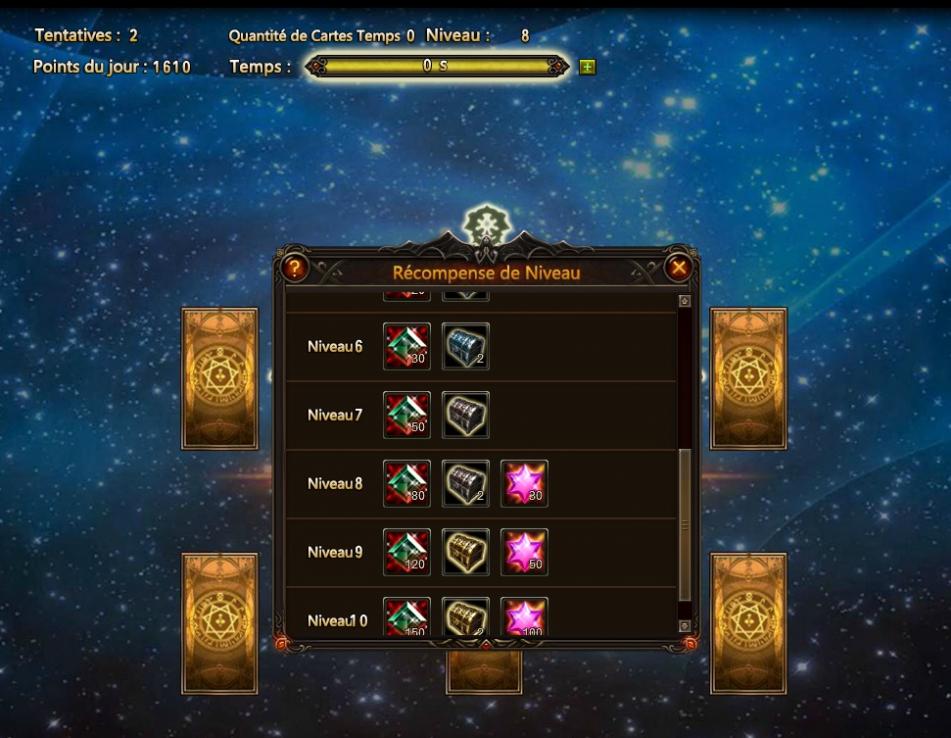Select the Niveau 8 green crystal reward
Image resolution: width=951 pixels, height=738 pixels.
pos(407,484)
